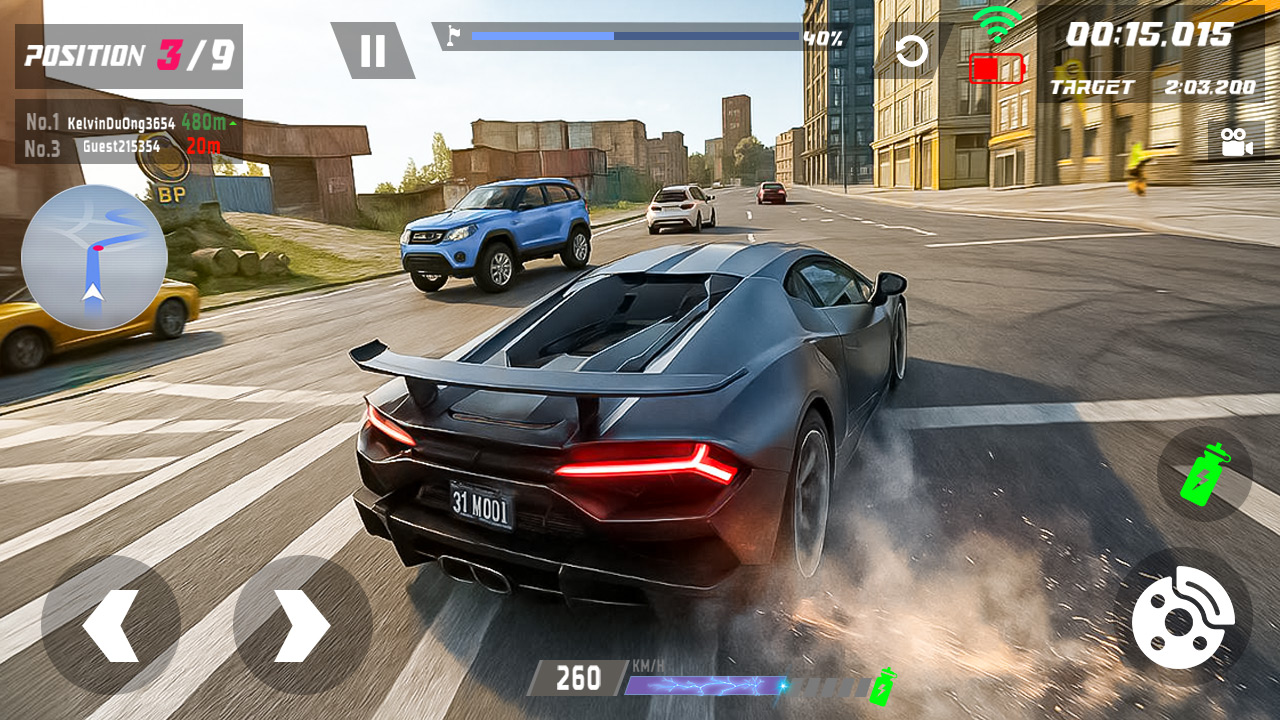Viewport: 1280px width, 720px height.
Task: Tap the restart race icon
Action: (x=913, y=53)
